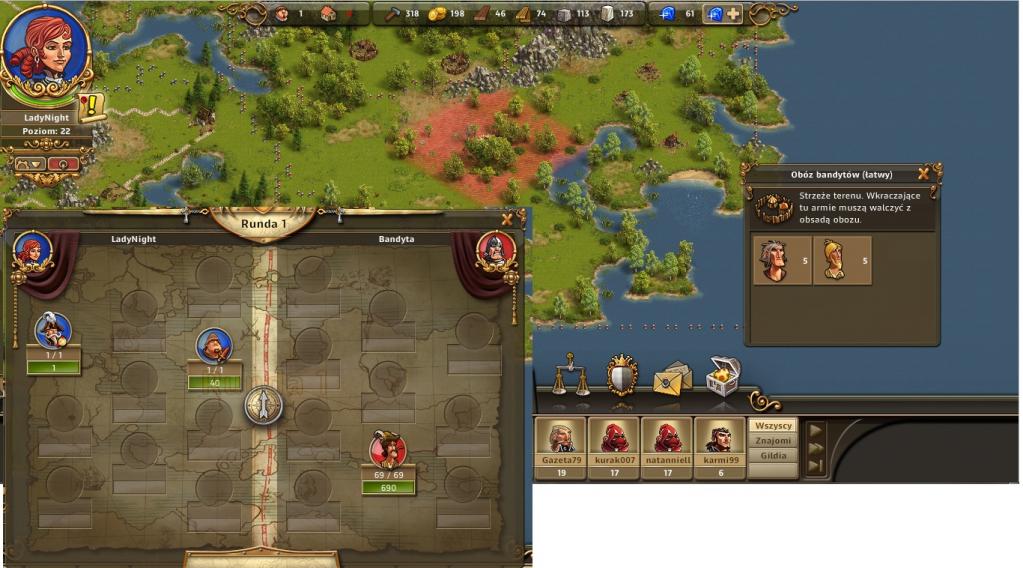Select friend karmi99 portrait
Screen dimensions: 1023x568
click(x=719, y=438)
